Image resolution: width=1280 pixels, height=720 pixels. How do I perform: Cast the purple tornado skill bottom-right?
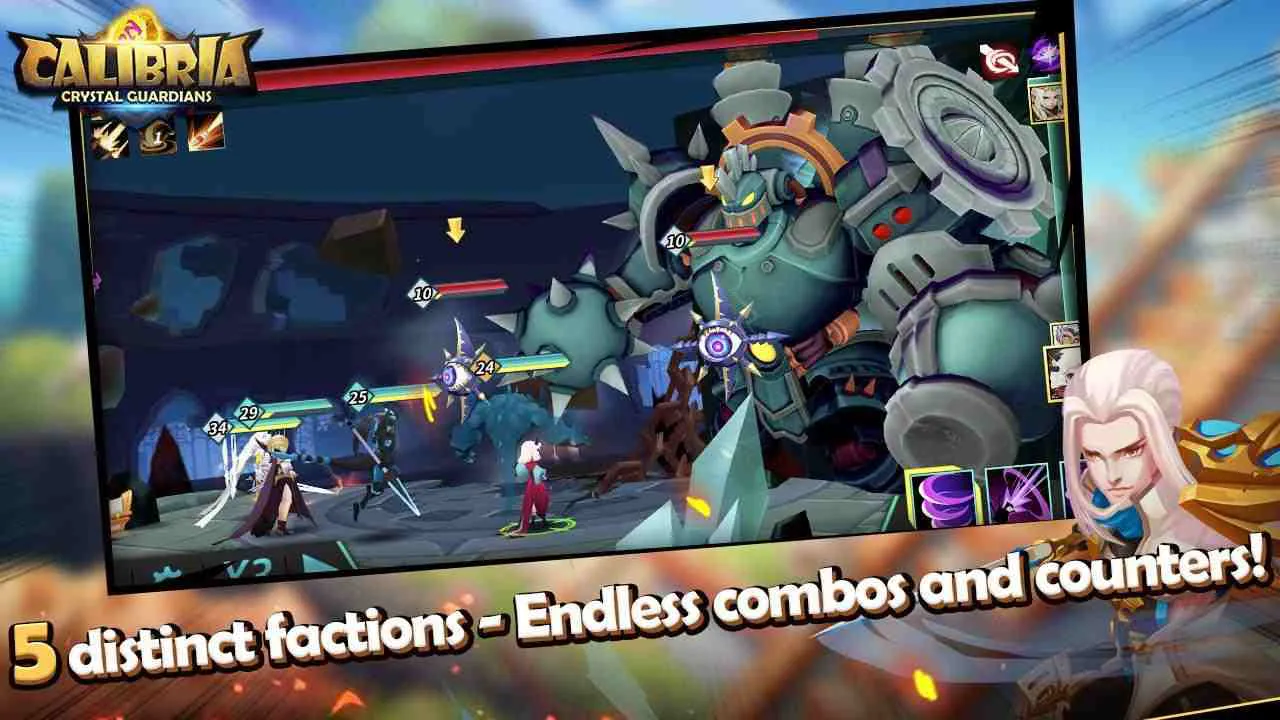(x=938, y=495)
